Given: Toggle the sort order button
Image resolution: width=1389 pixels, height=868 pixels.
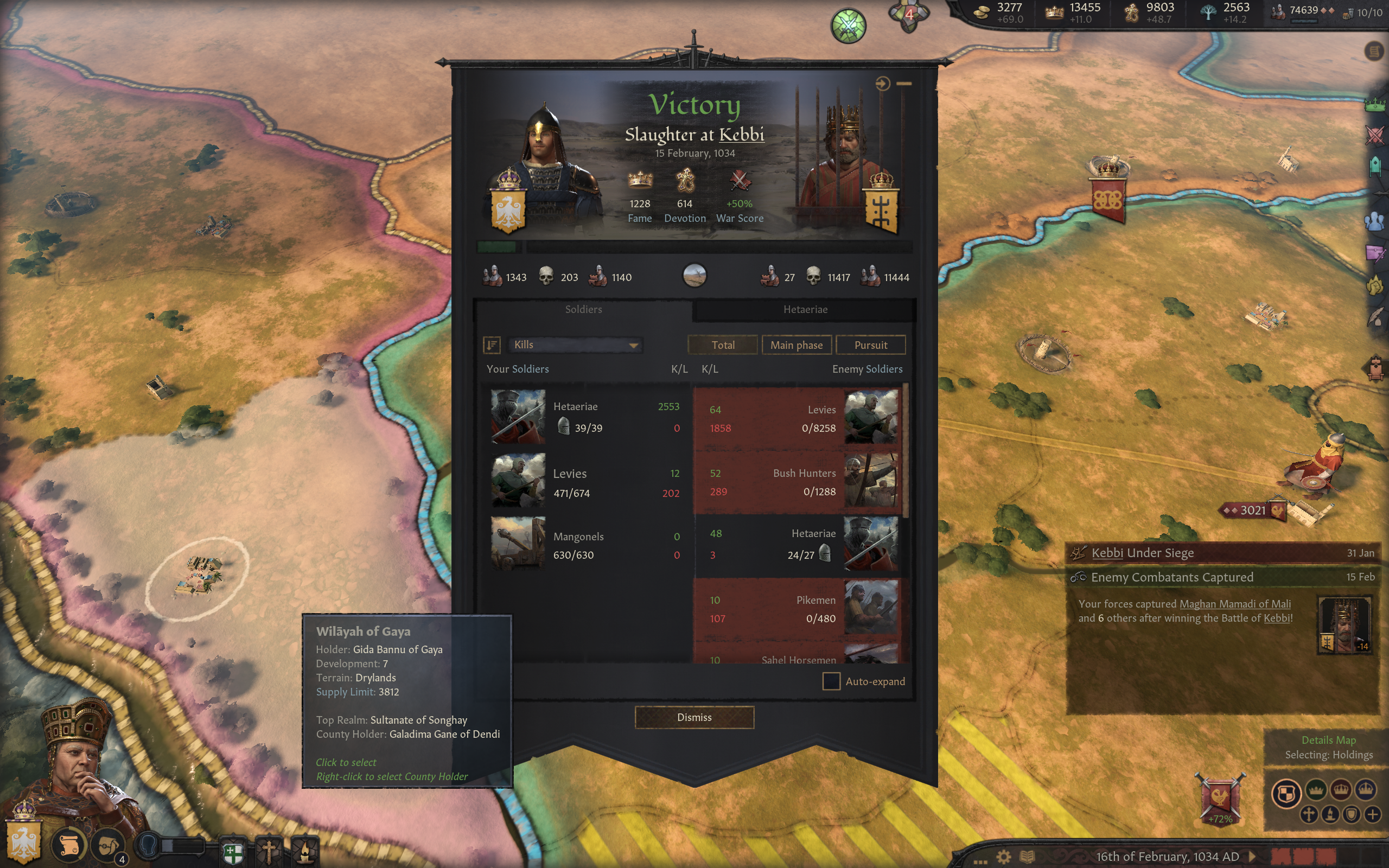Looking at the screenshot, I should point(492,345).
